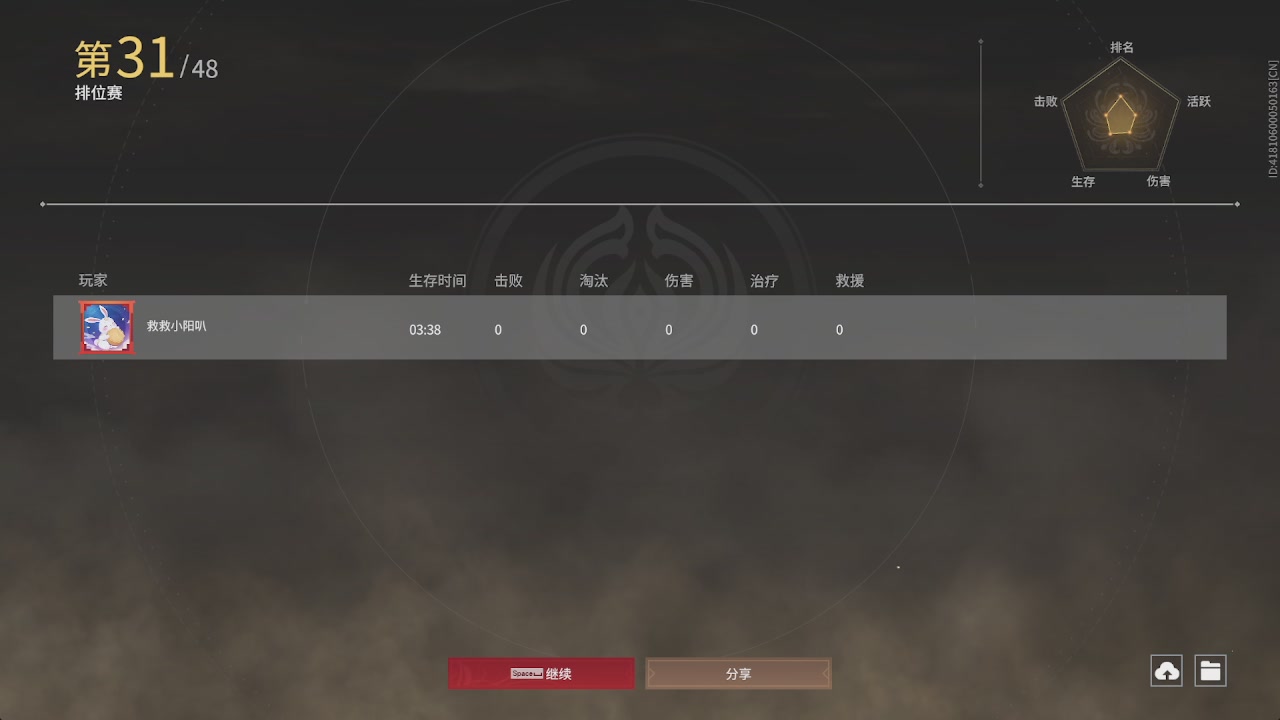Click the 活跃 stat label on the radar
This screenshot has width=1280, height=720.
(1199, 101)
